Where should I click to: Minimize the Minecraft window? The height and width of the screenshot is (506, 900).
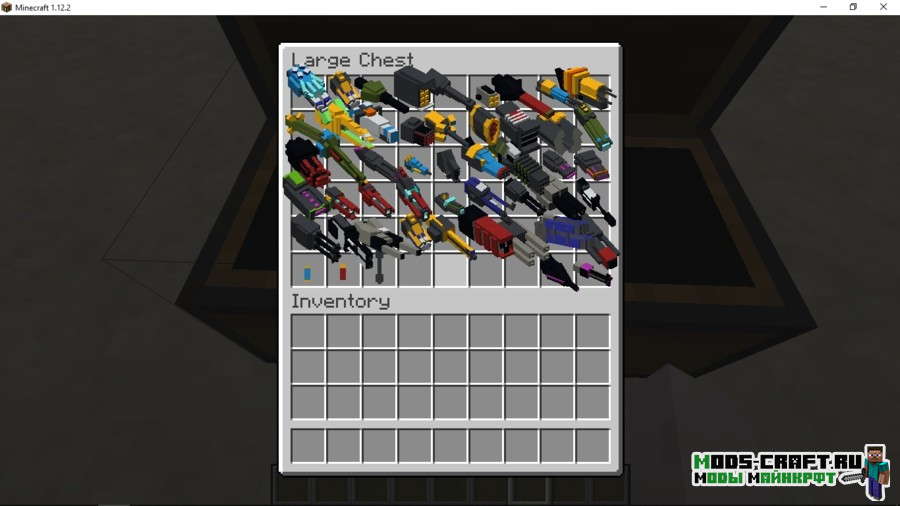823,7
